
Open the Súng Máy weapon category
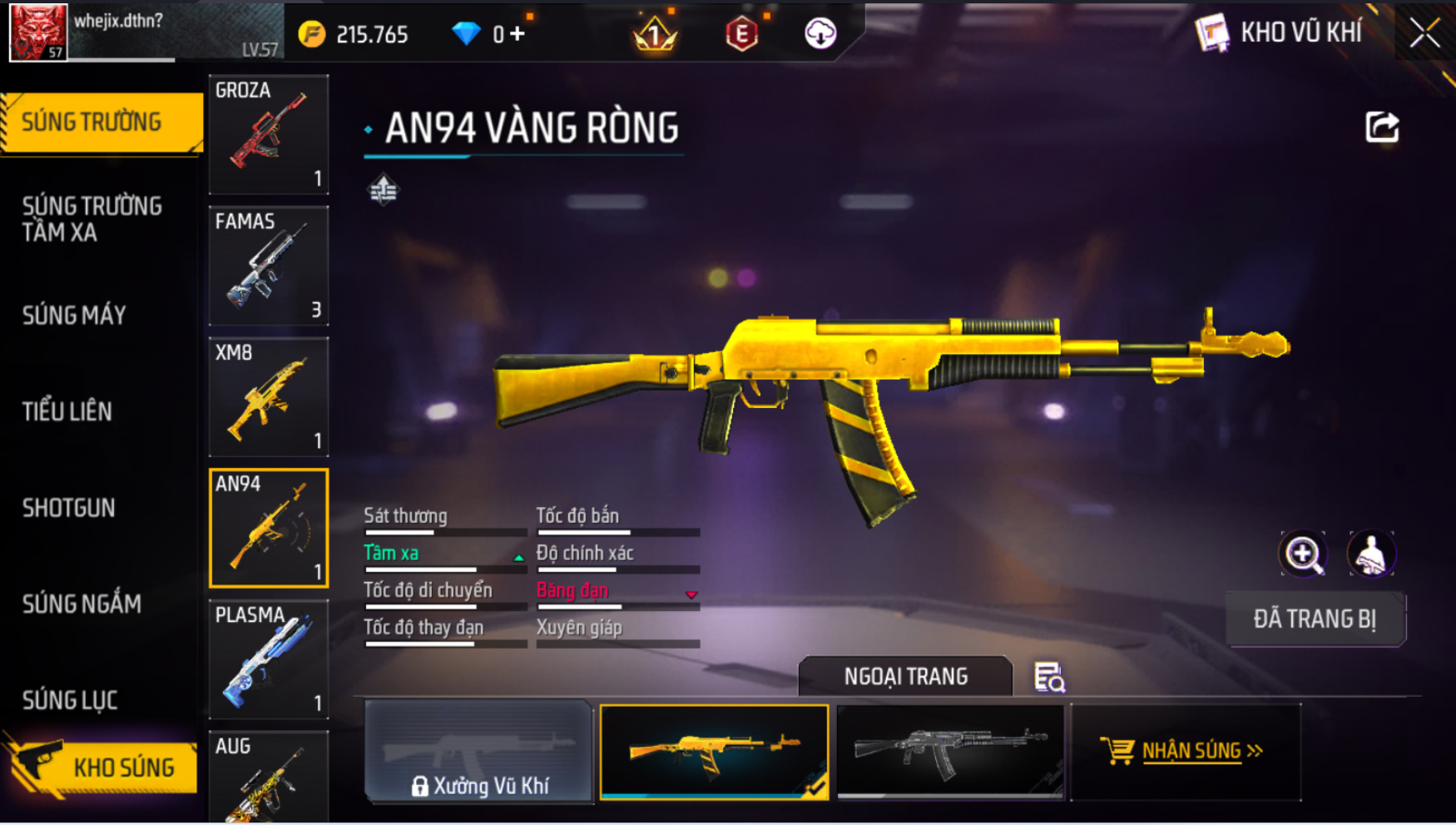tap(74, 316)
